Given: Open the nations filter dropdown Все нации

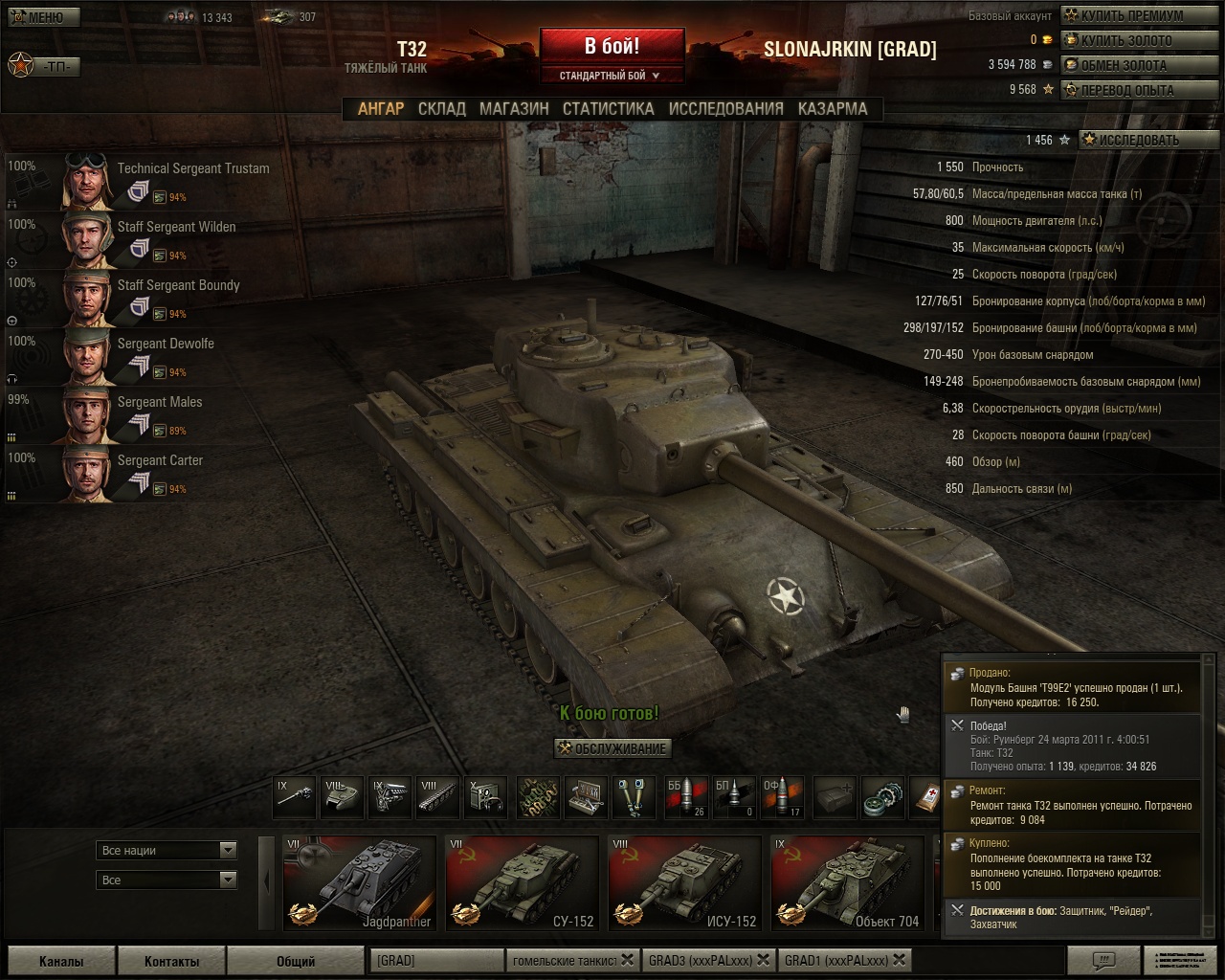Looking at the screenshot, I should point(167,850).
